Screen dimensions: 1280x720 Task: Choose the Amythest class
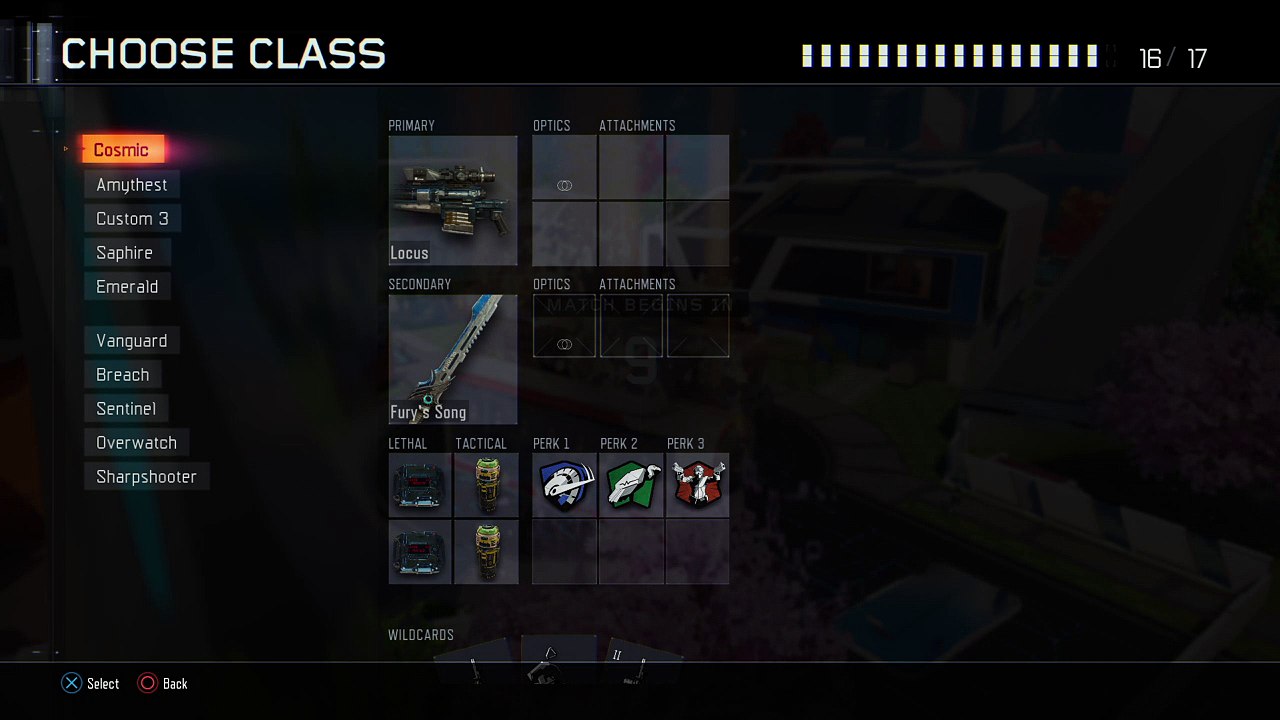coord(132,185)
